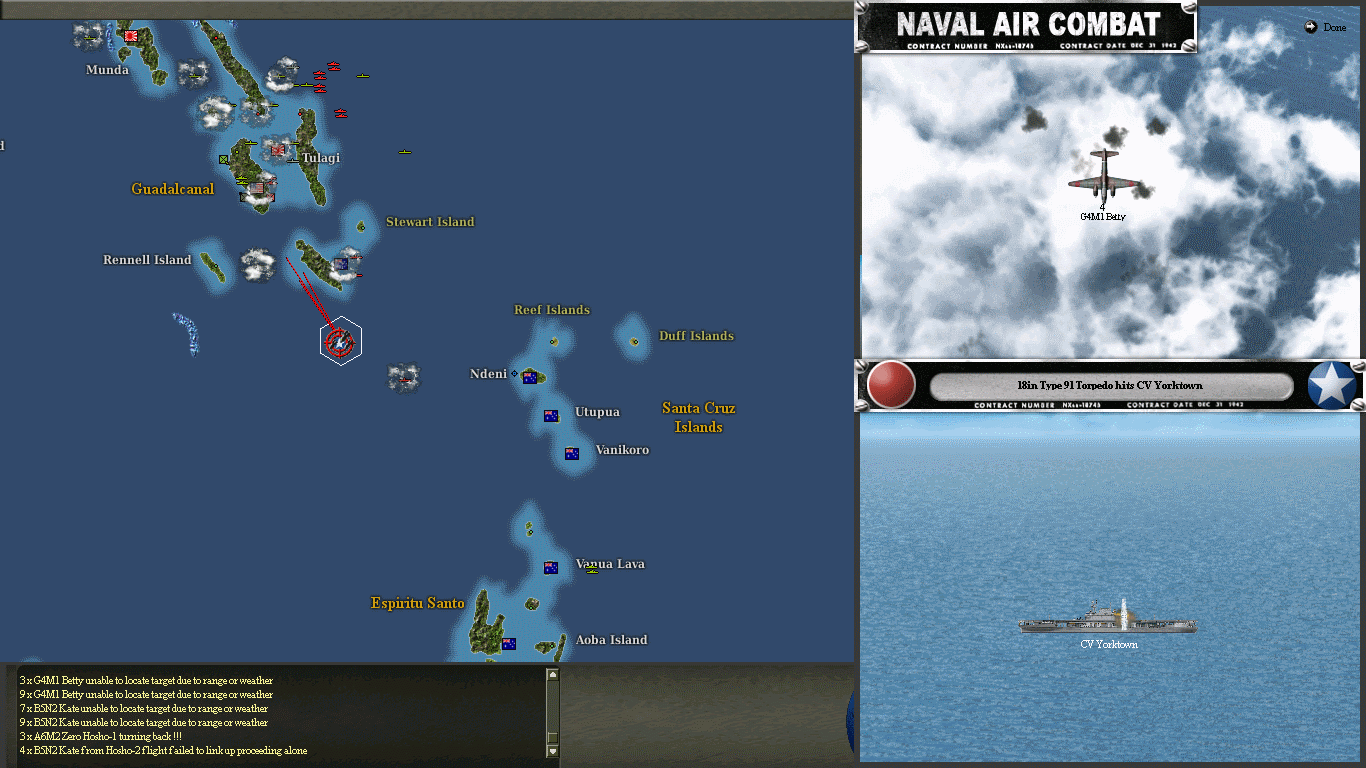Select the green crossed supply icon near Guadalcanal
Image resolution: width=1366 pixels, height=768 pixels.
pos(223,159)
